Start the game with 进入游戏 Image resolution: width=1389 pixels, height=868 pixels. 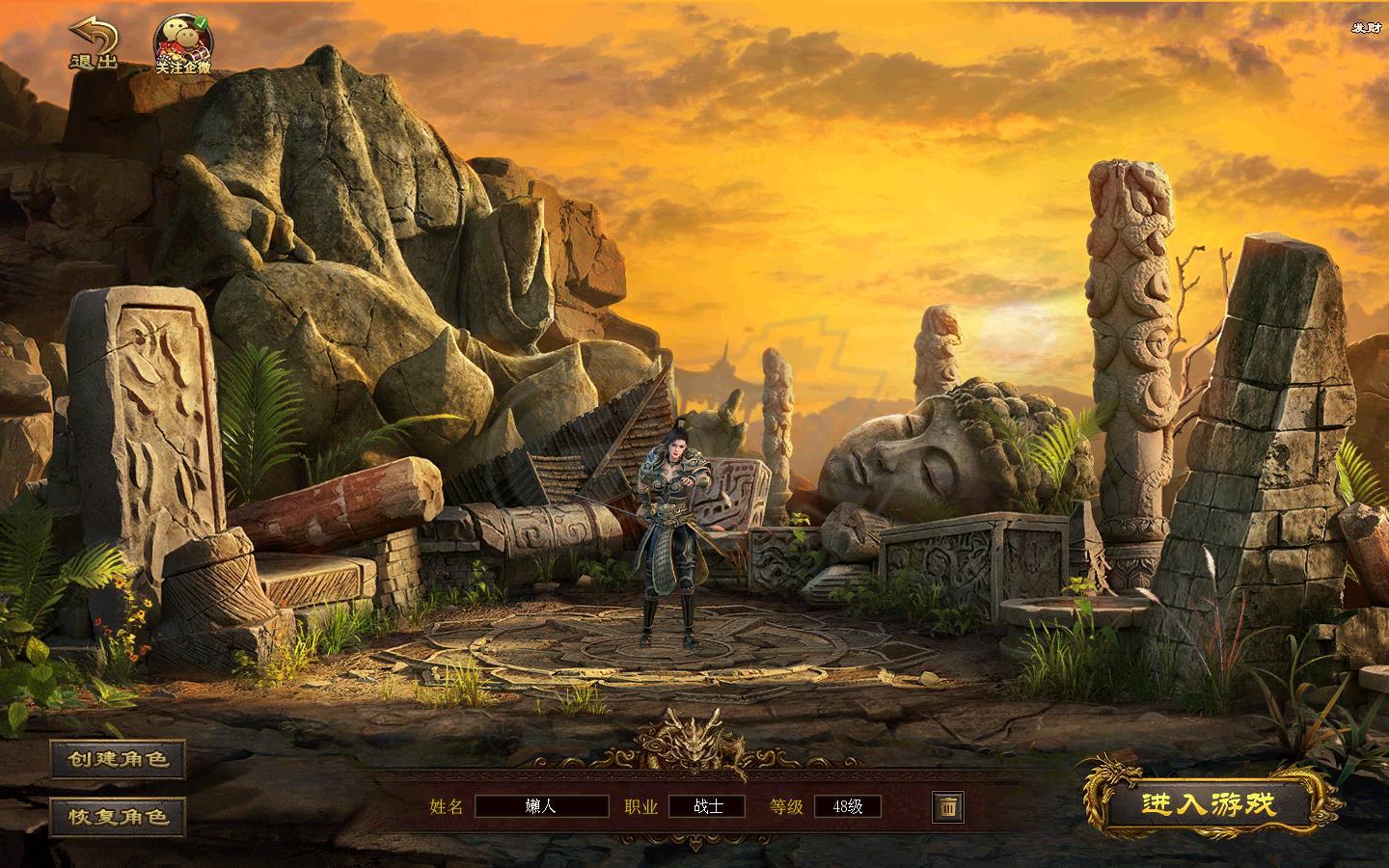click(1209, 804)
